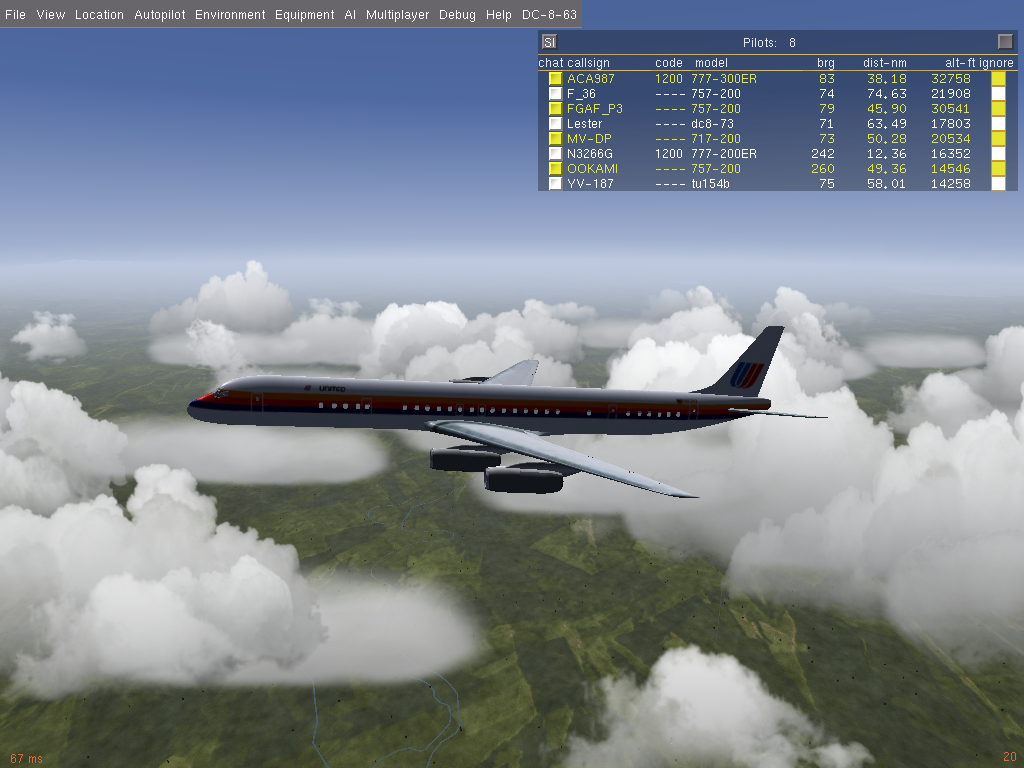Close the Pilots list dialog
Screen dimensions: 1024x768
pos(1005,42)
